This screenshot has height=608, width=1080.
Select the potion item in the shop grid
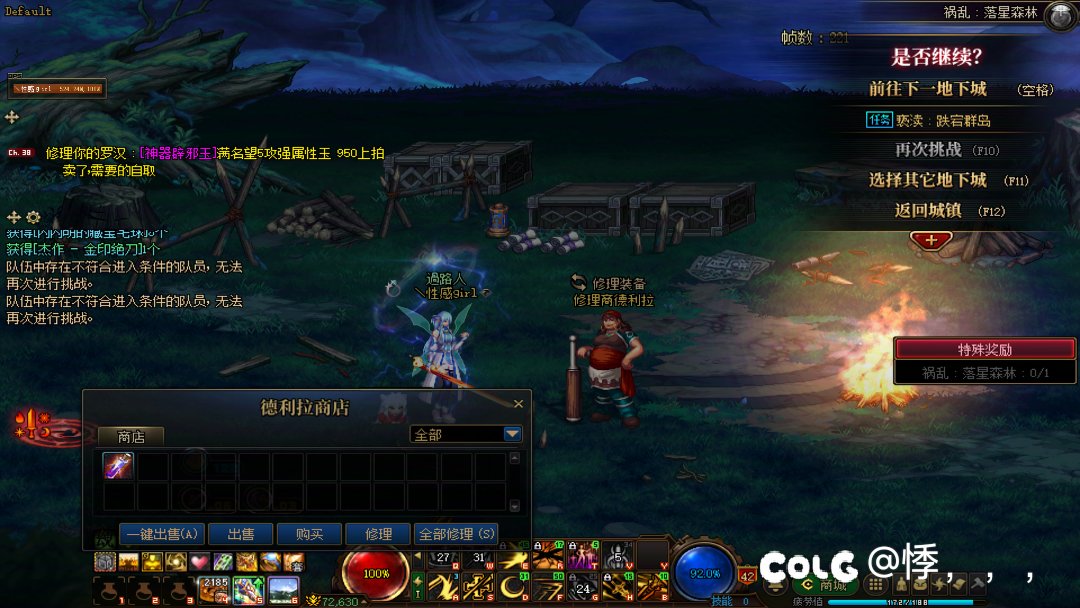118,467
